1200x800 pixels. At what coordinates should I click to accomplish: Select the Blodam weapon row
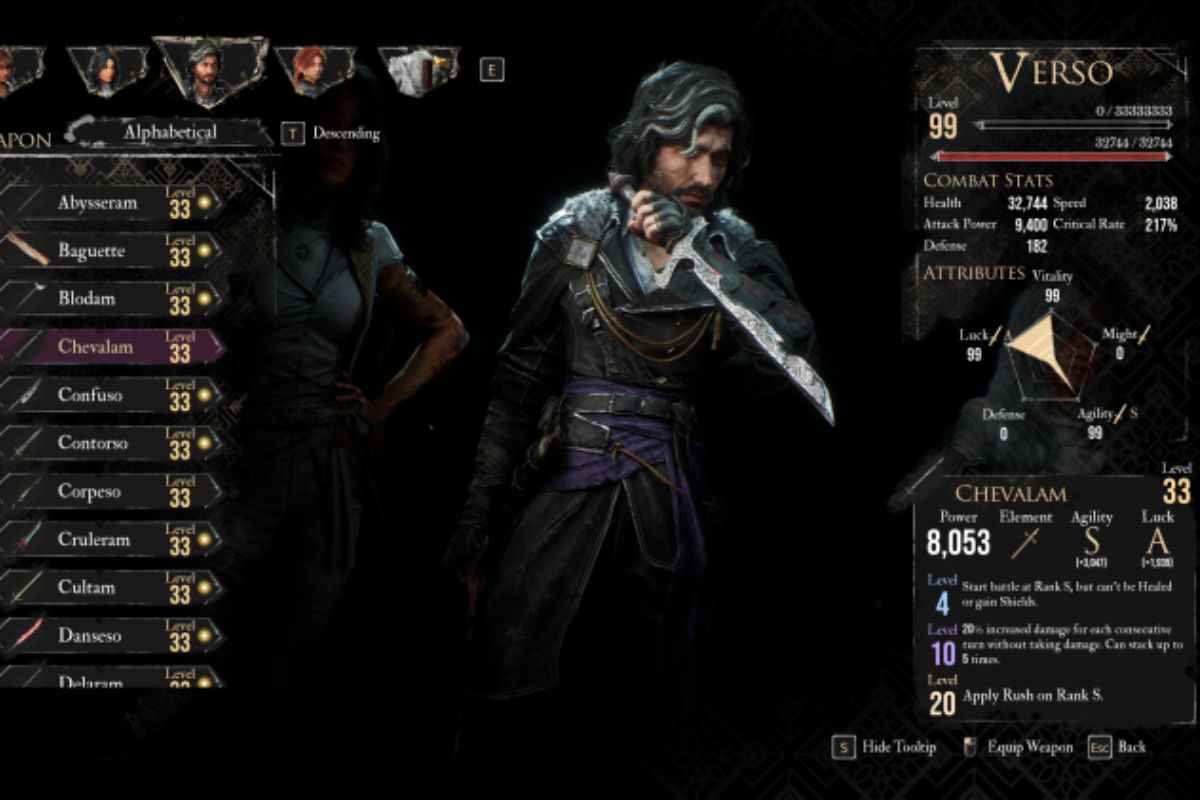[x=110, y=299]
